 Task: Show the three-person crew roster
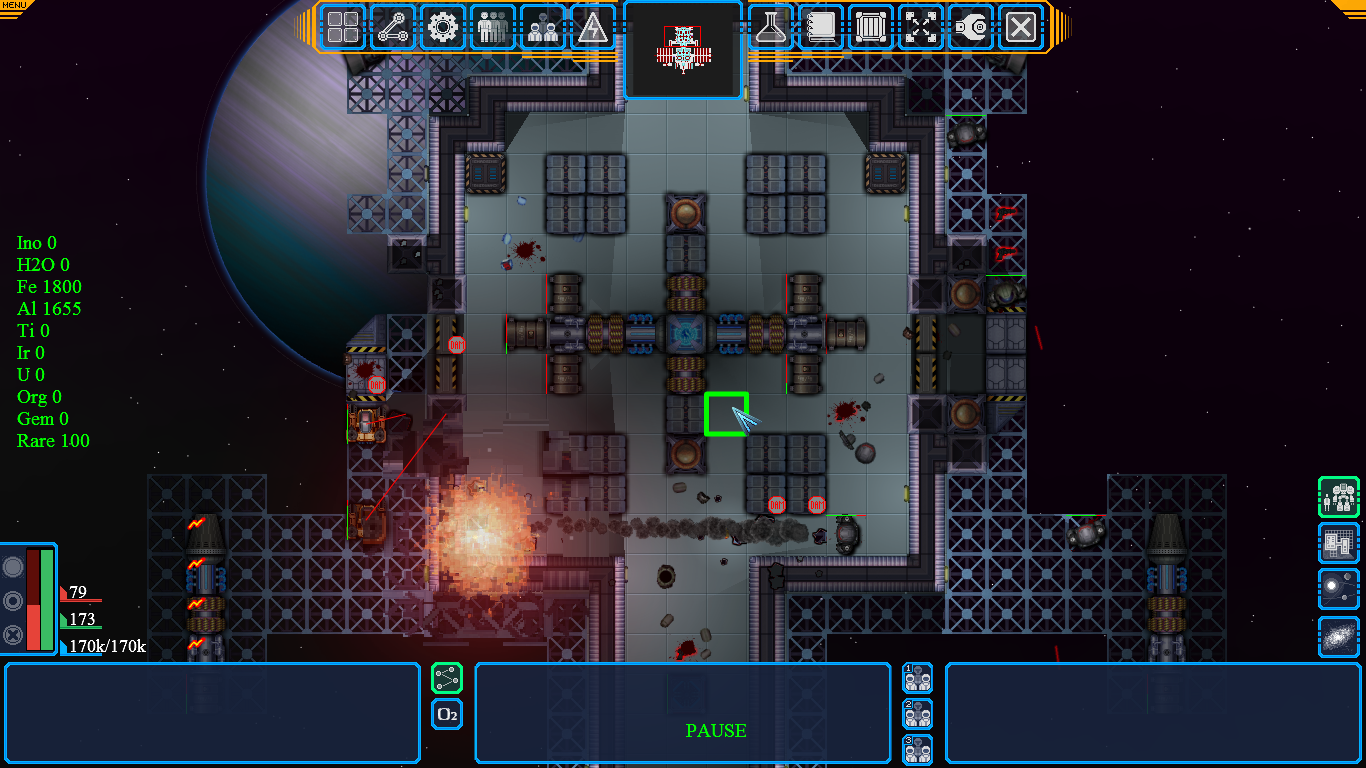493,27
